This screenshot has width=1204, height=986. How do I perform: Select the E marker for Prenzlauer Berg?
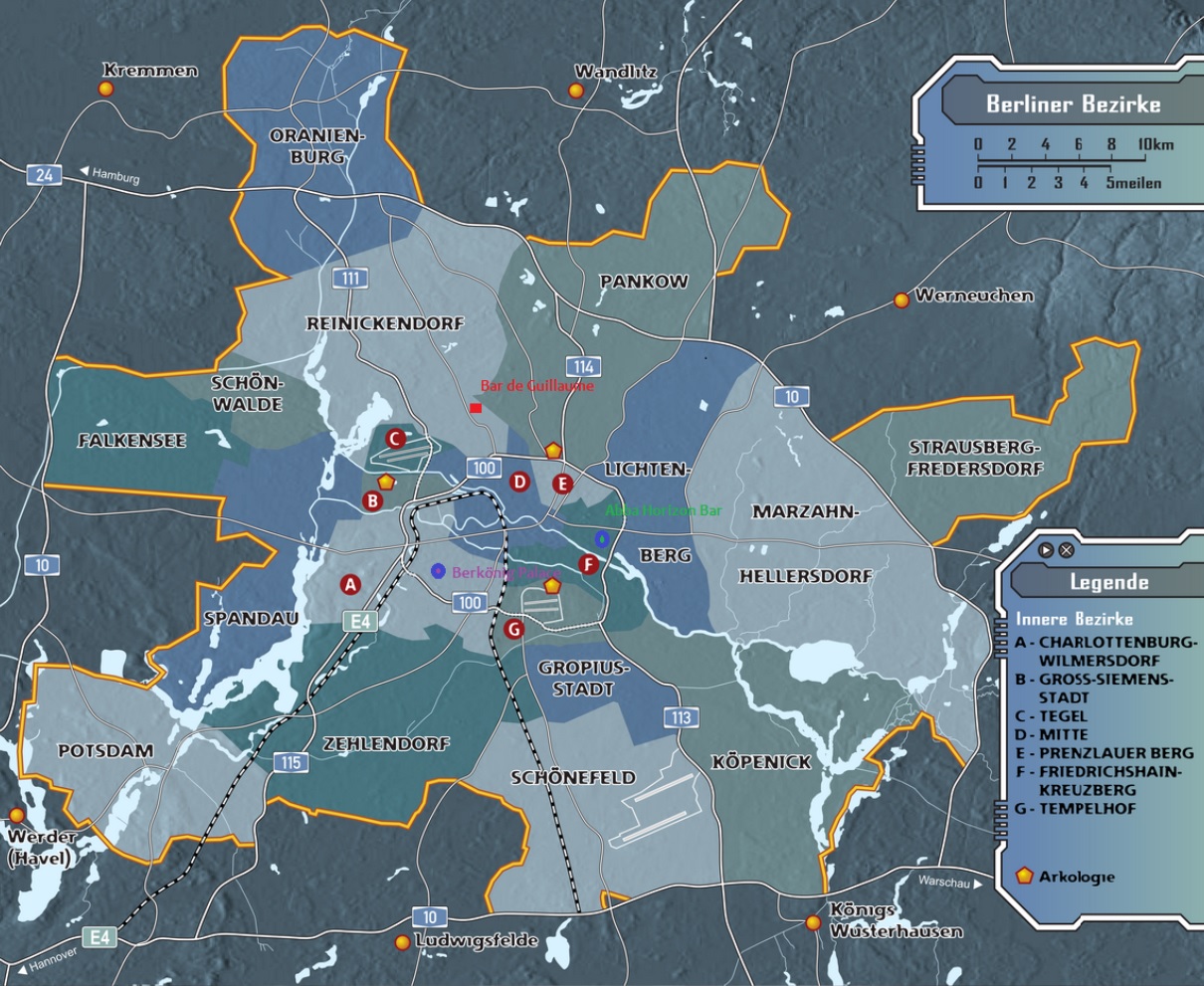pyautogui.click(x=562, y=485)
